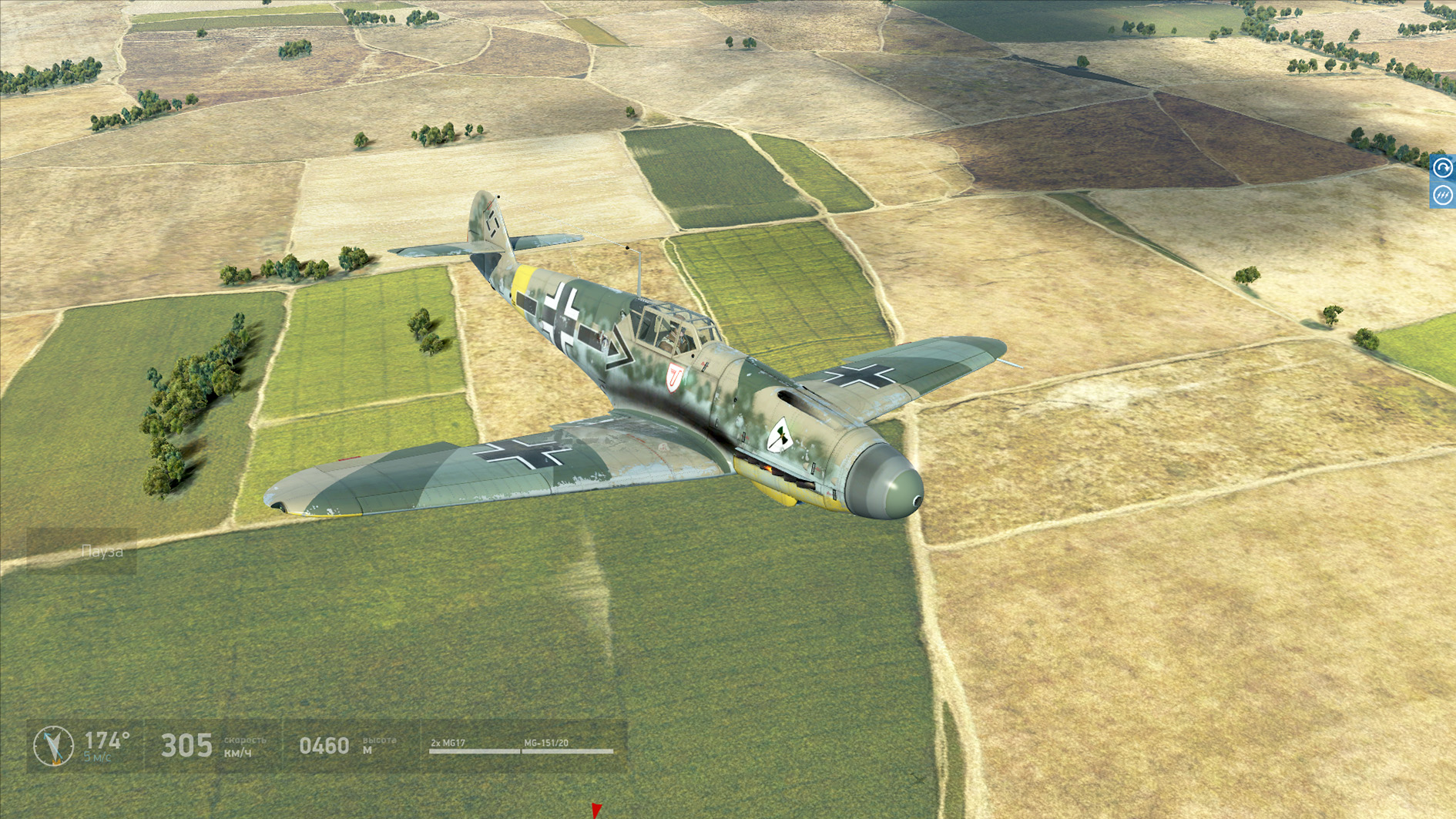1456x819 pixels.
Task: Click the three-slashes circle icon on right edge
Action: [x=1443, y=196]
